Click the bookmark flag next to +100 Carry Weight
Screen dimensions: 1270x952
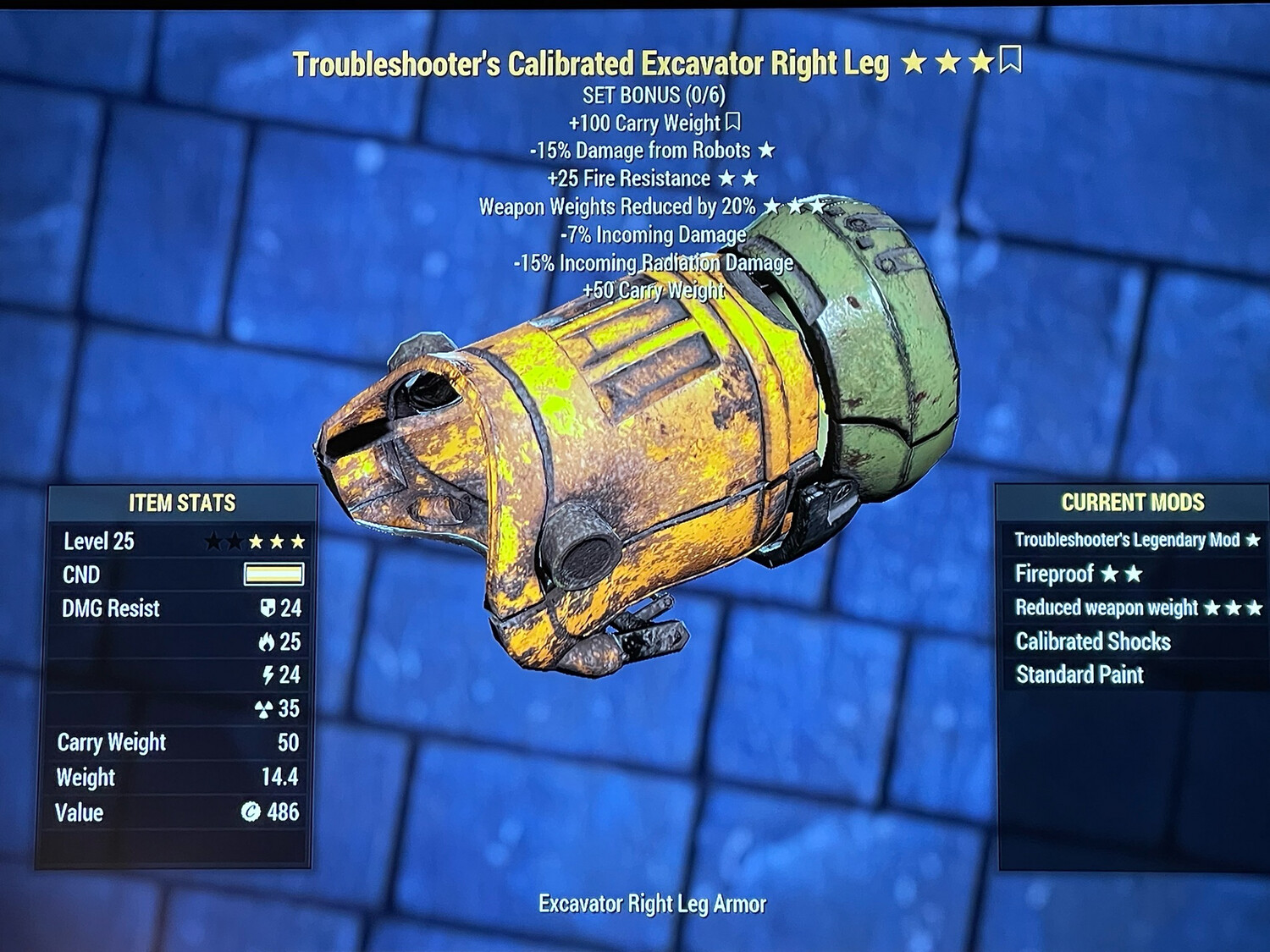tap(733, 123)
